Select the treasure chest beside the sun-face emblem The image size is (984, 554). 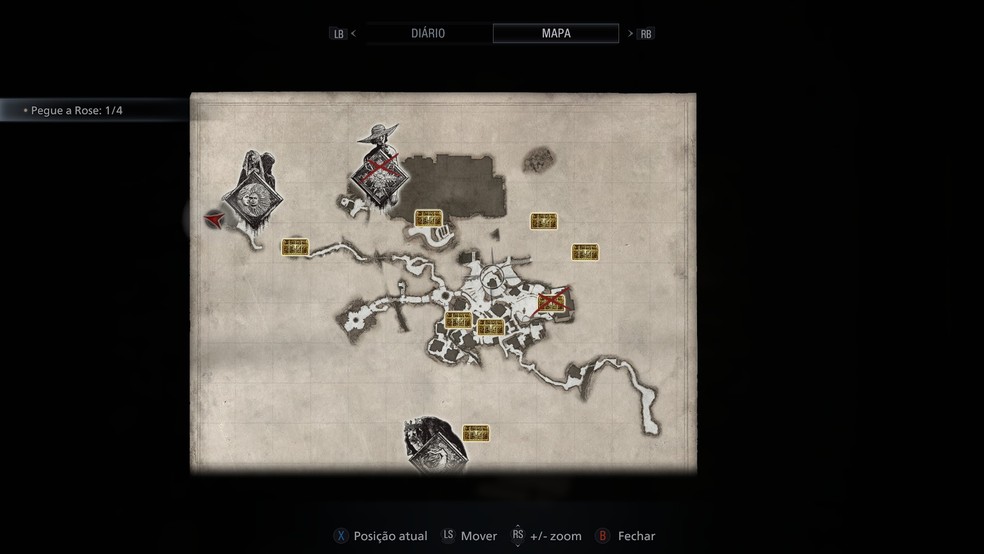(294, 247)
